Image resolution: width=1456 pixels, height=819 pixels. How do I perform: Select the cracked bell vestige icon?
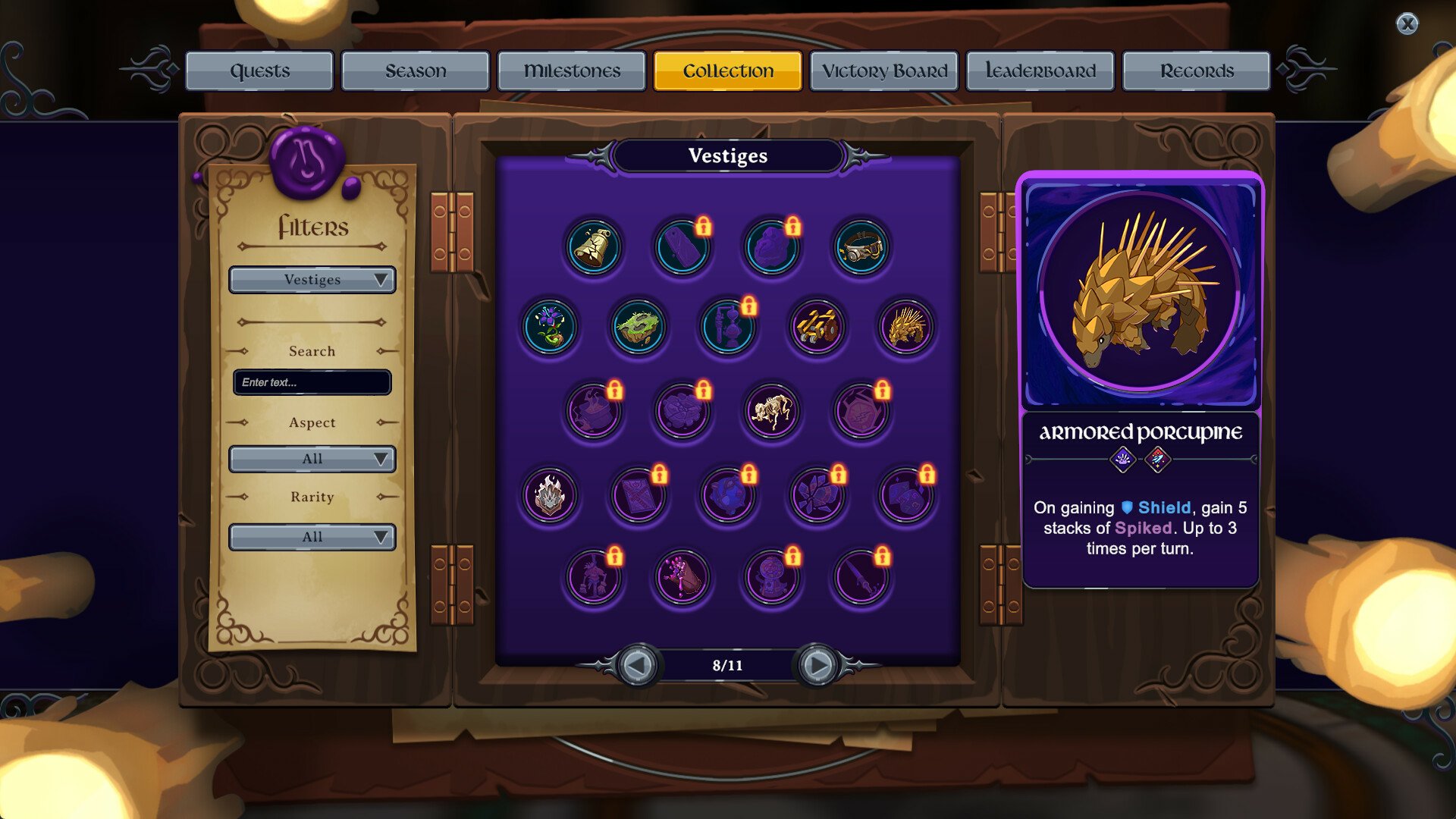pyautogui.click(x=594, y=245)
